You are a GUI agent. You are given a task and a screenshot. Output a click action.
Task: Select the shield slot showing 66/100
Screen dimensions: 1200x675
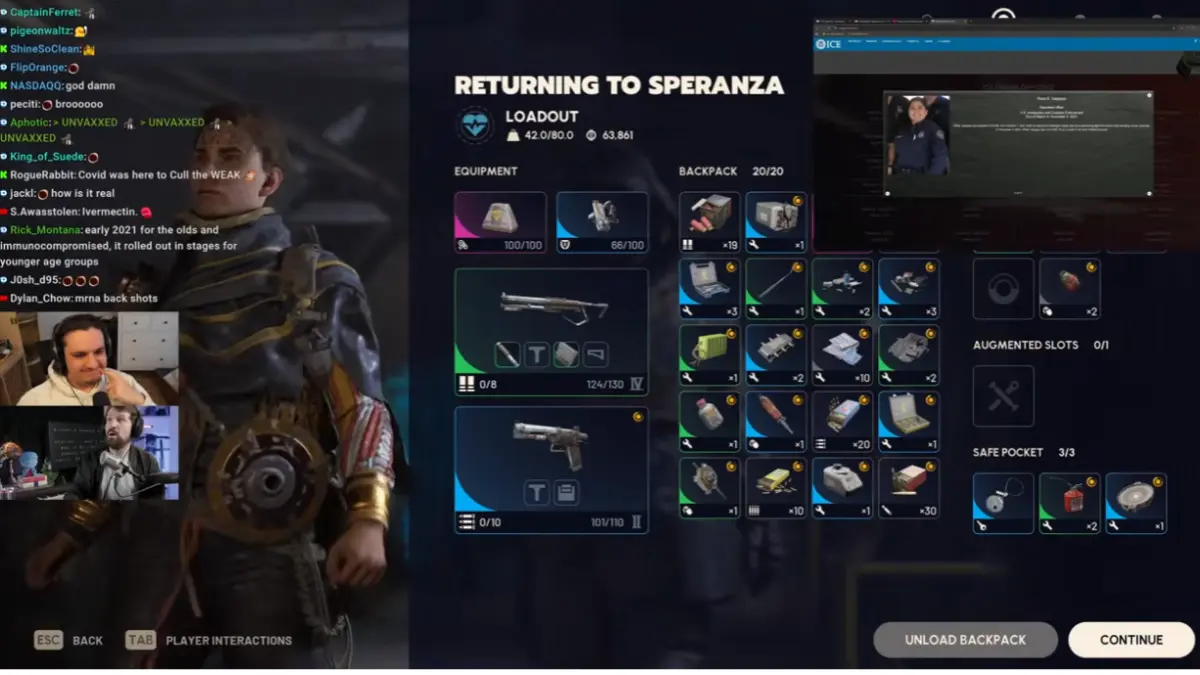tap(602, 222)
